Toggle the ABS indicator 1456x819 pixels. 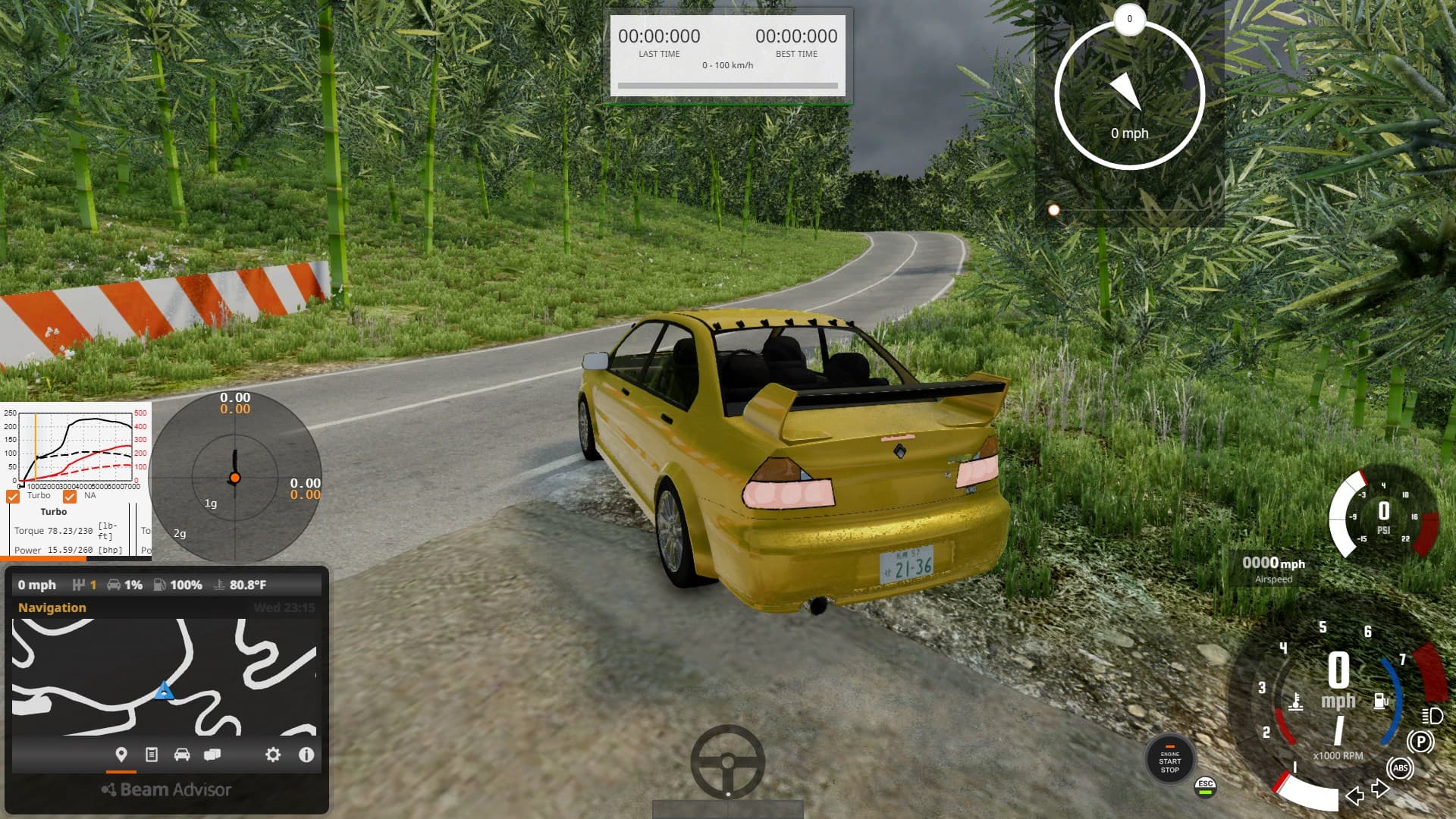pyautogui.click(x=1400, y=768)
